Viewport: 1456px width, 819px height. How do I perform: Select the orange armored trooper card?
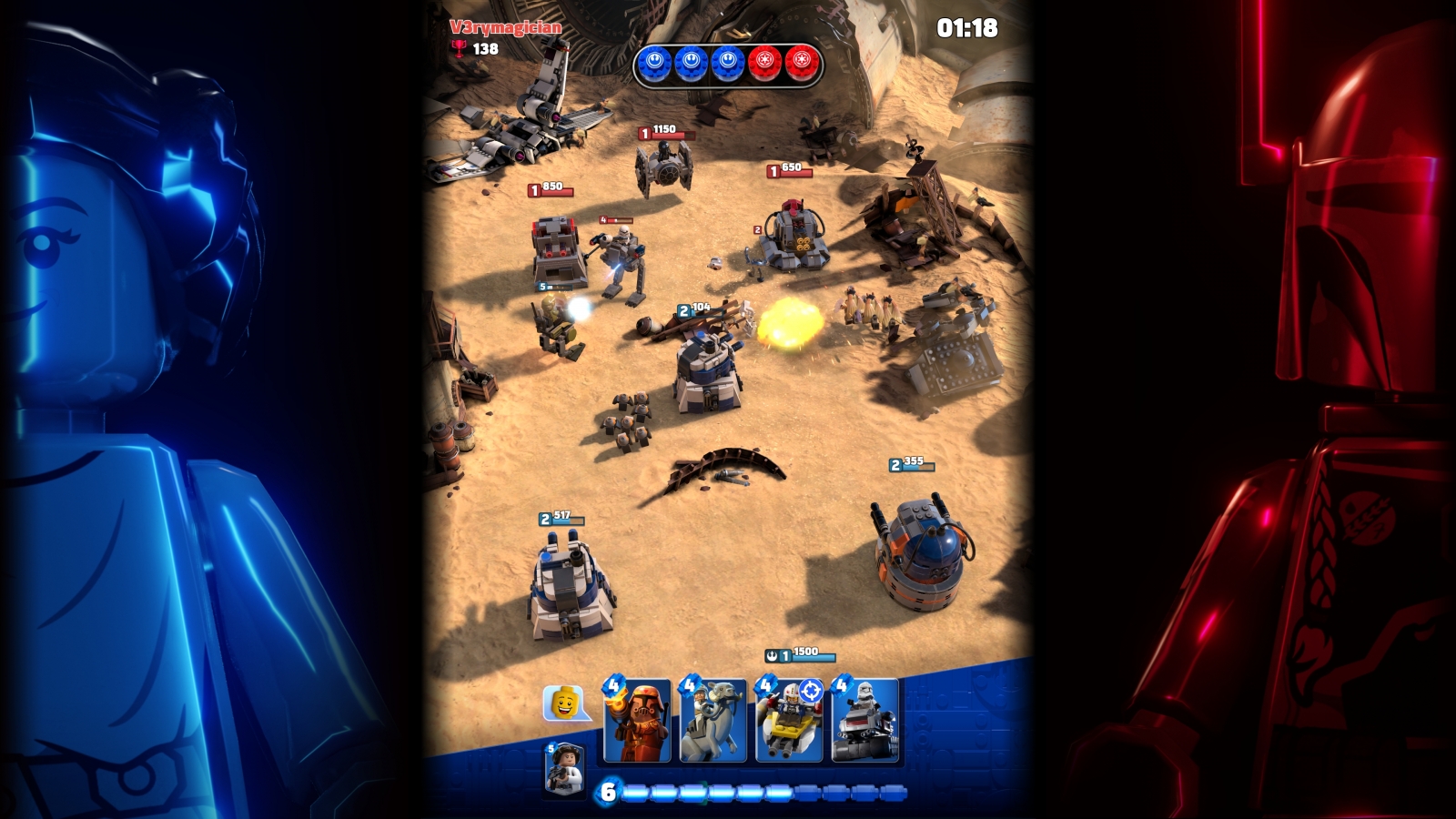[x=637, y=721]
